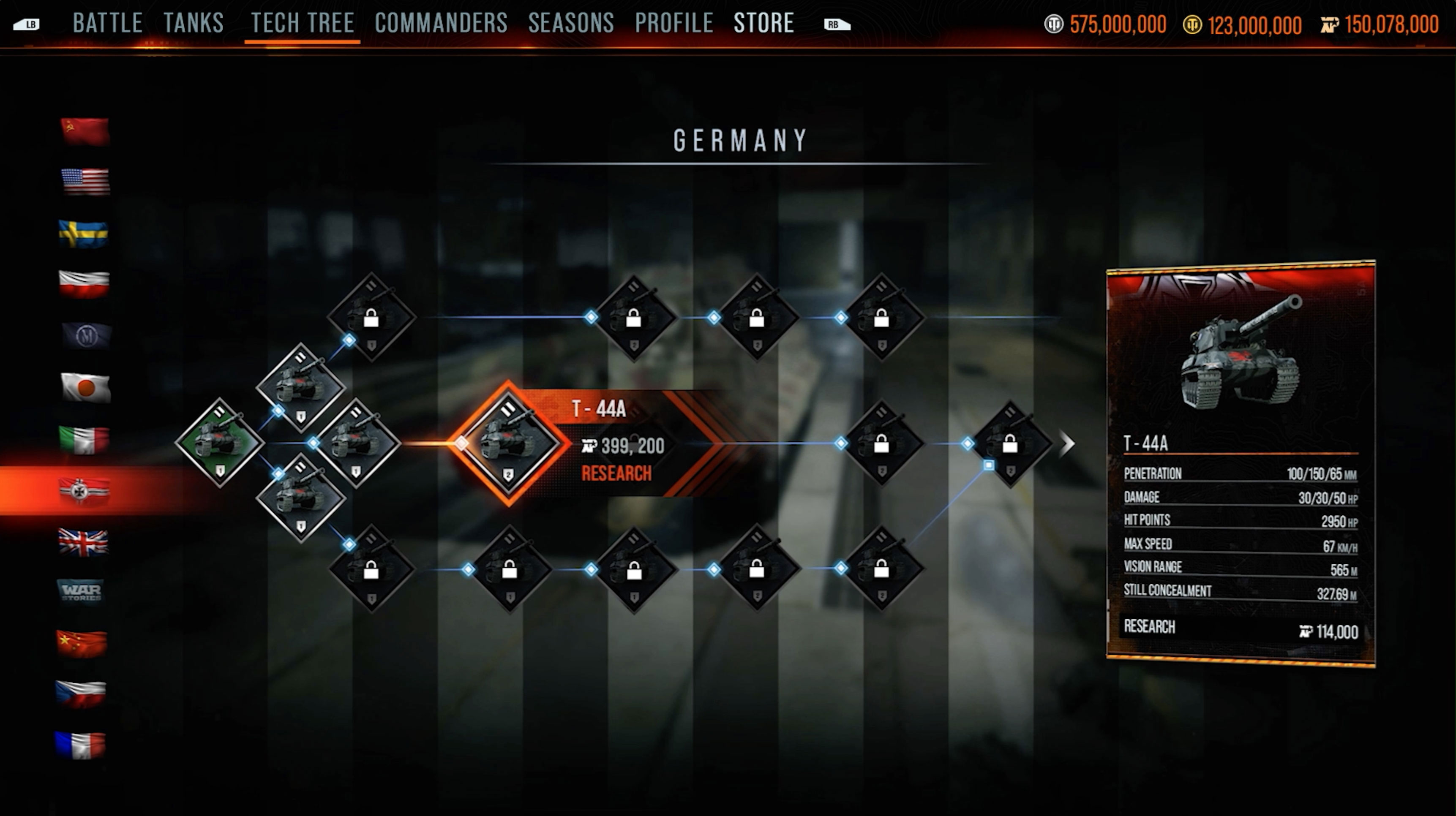Advance the tree with the right arrow

(x=1066, y=443)
